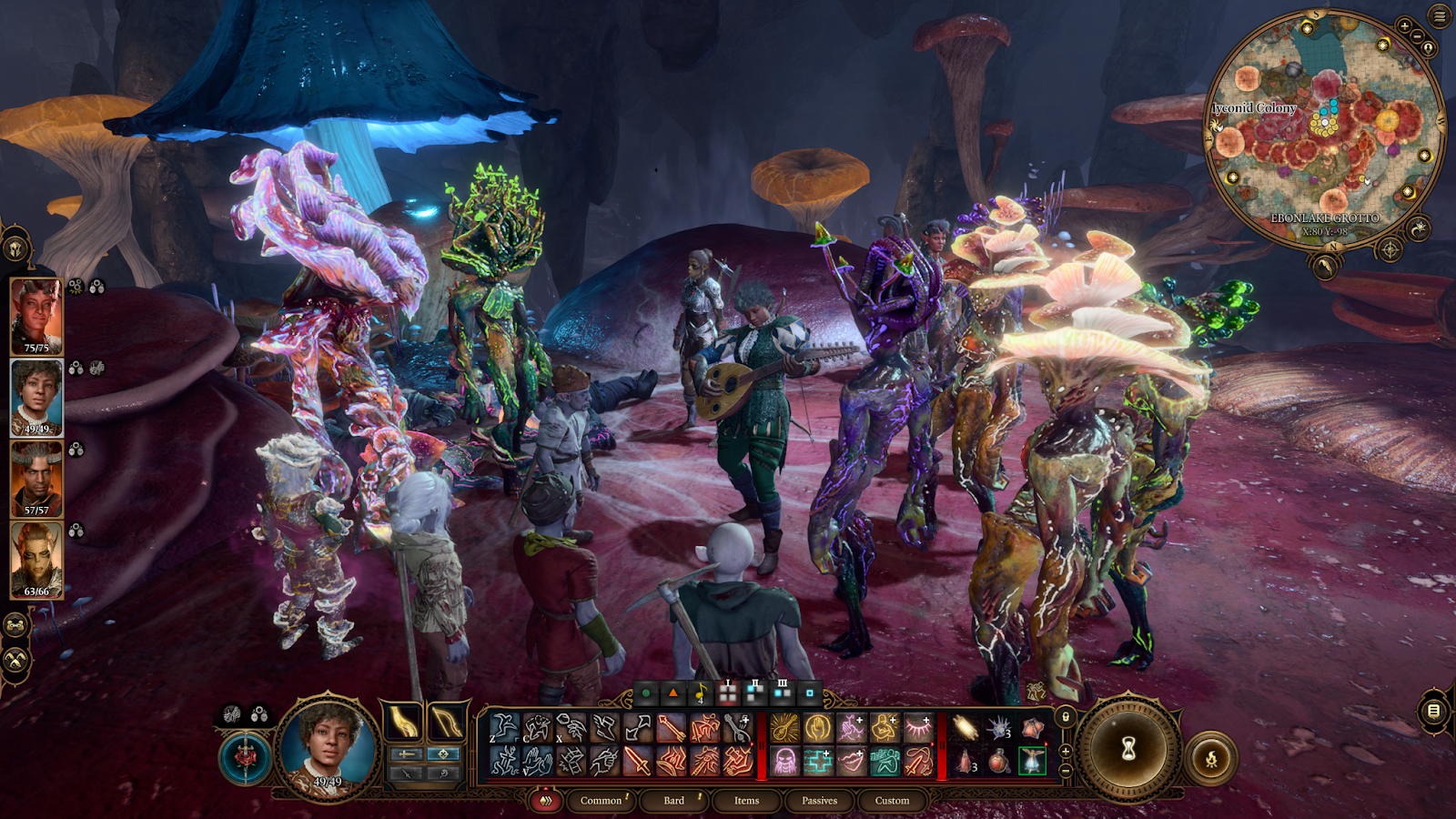Click the hourglass end turn button

[1128, 750]
